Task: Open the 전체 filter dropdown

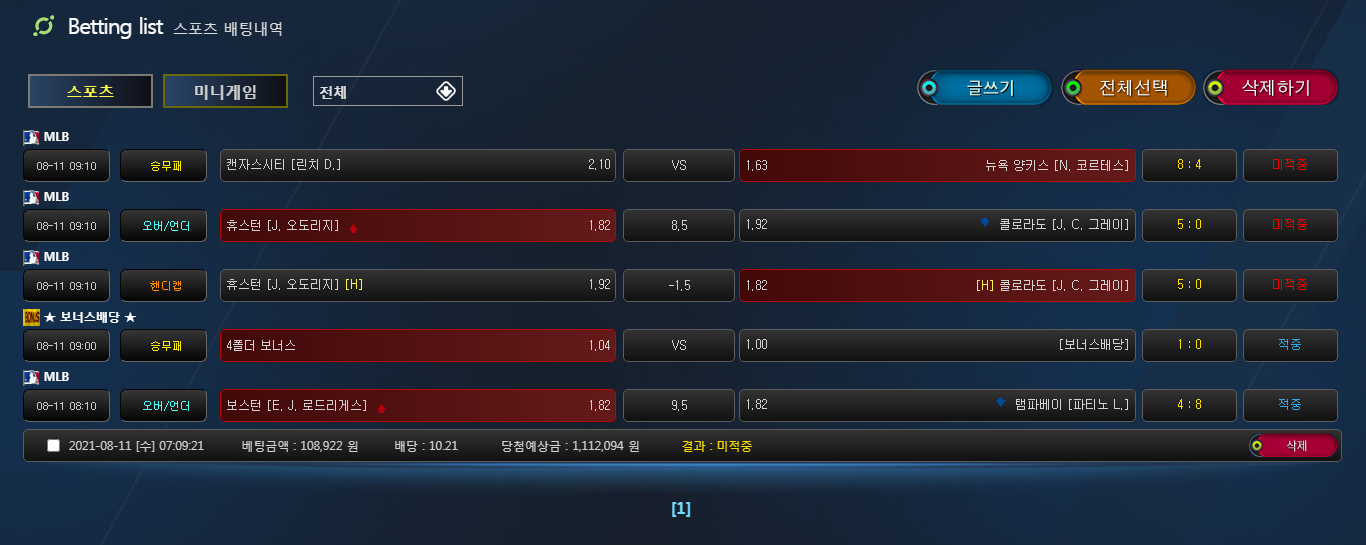Action: 387,91
